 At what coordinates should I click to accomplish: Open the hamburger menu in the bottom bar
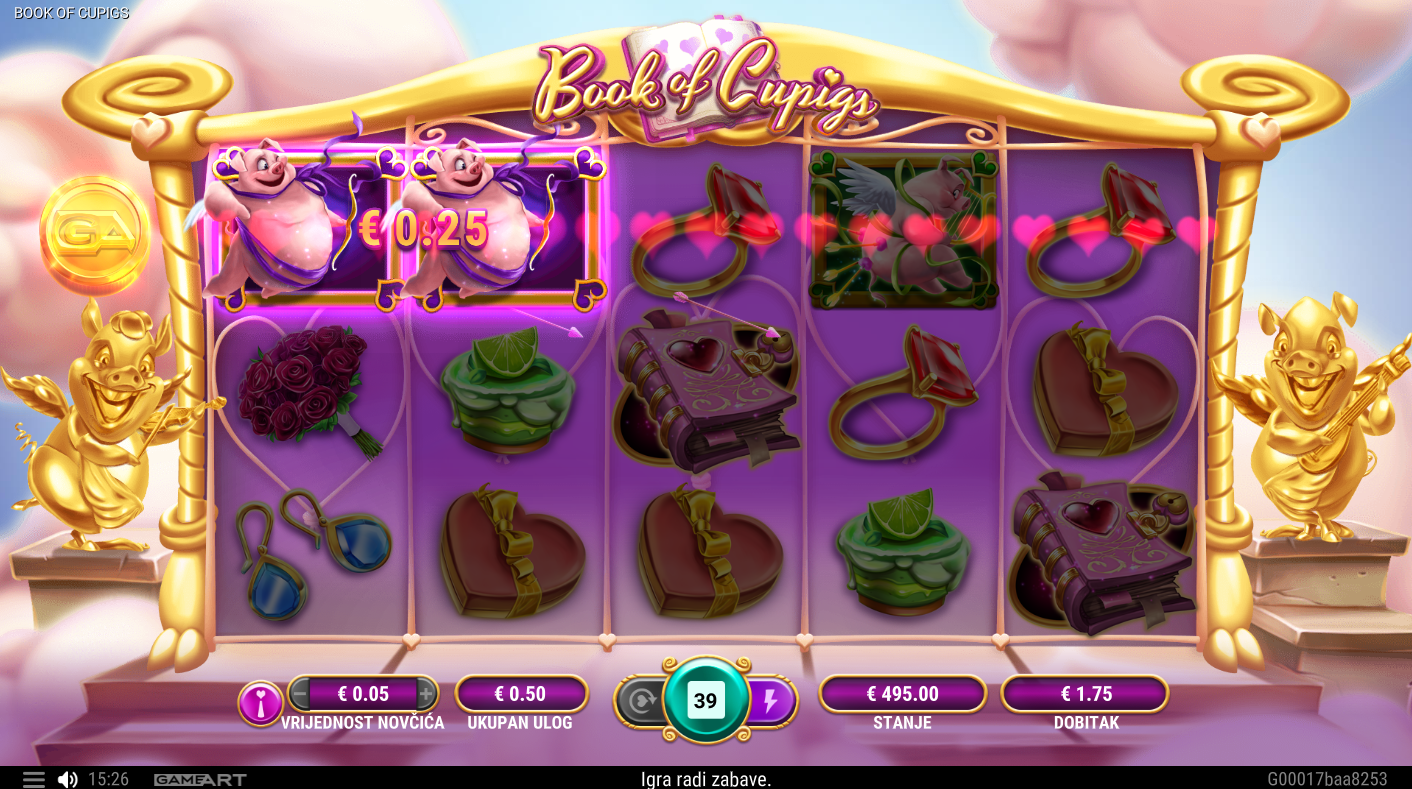click(33, 779)
